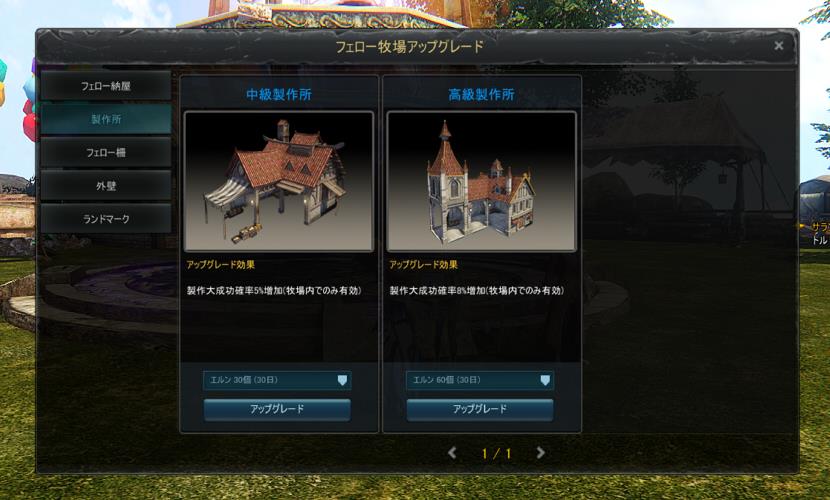The width and height of the screenshot is (830, 500).
Task: Close the フェロー牧場アップグレード window
Action: click(779, 46)
